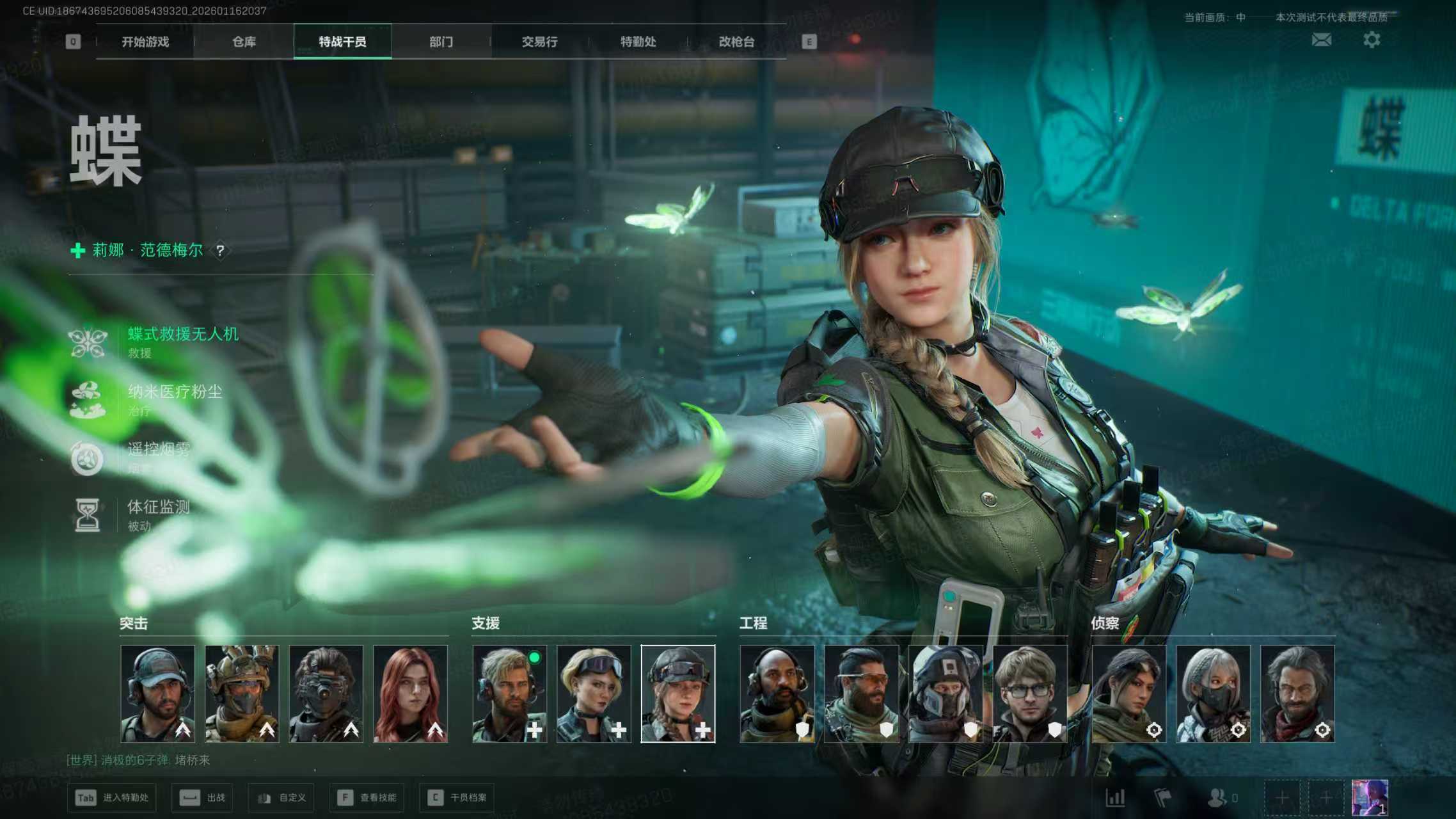Open the 特勤处 tab
The image size is (1456, 819).
coord(638,42)
